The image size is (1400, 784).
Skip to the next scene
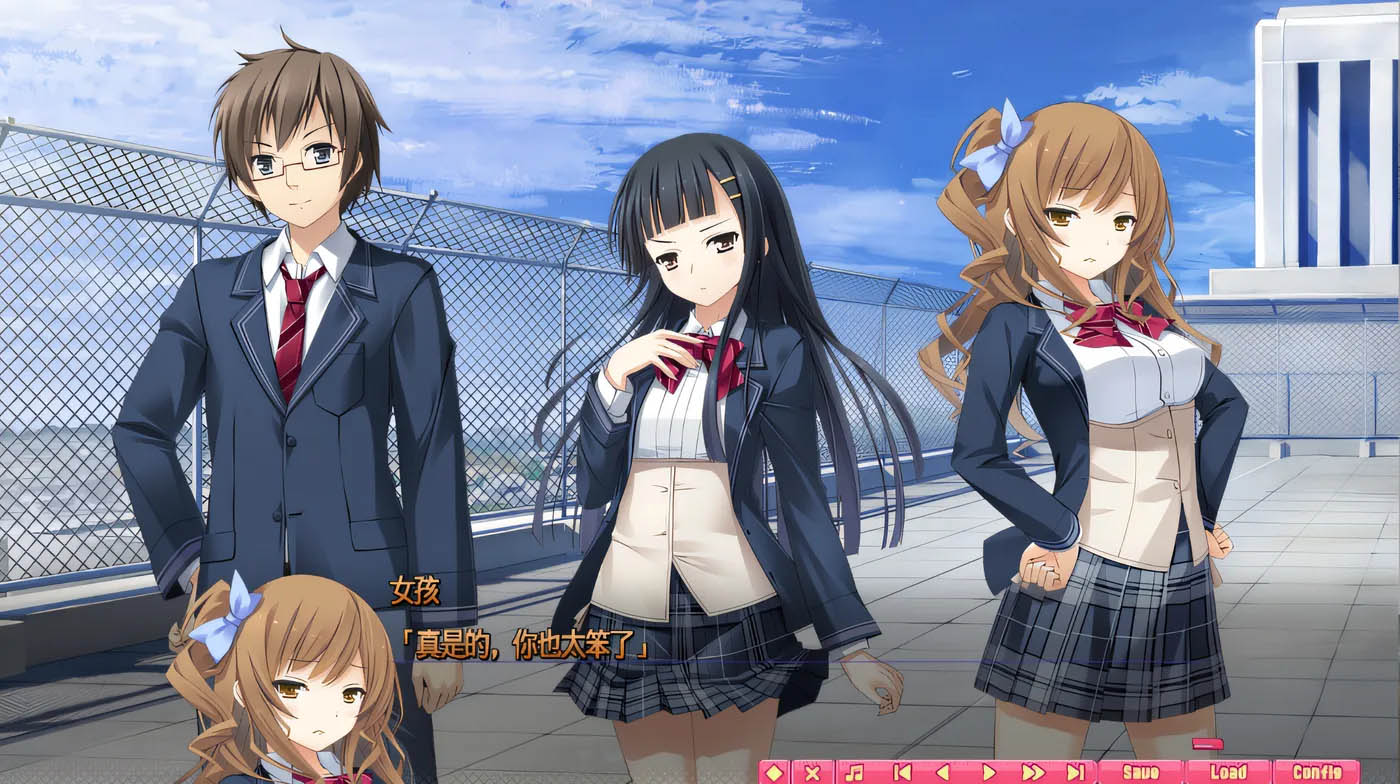[1076, 772]
